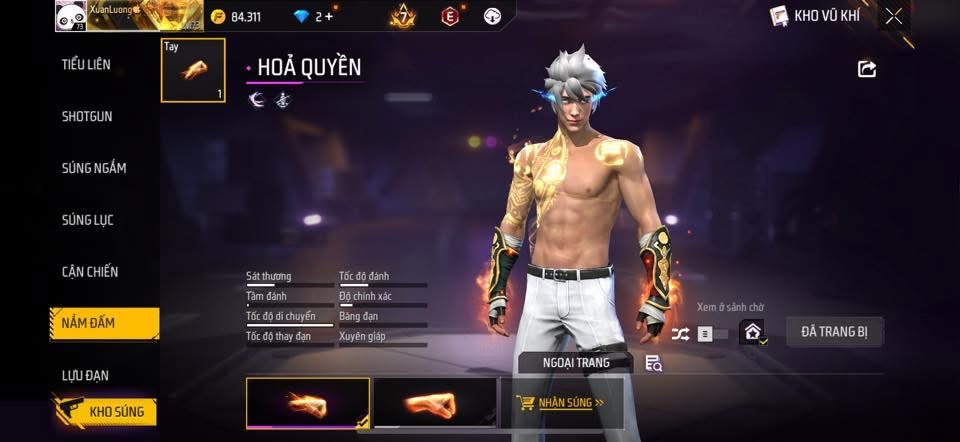Open the Lựu Đạn category

tap(85, 375)
